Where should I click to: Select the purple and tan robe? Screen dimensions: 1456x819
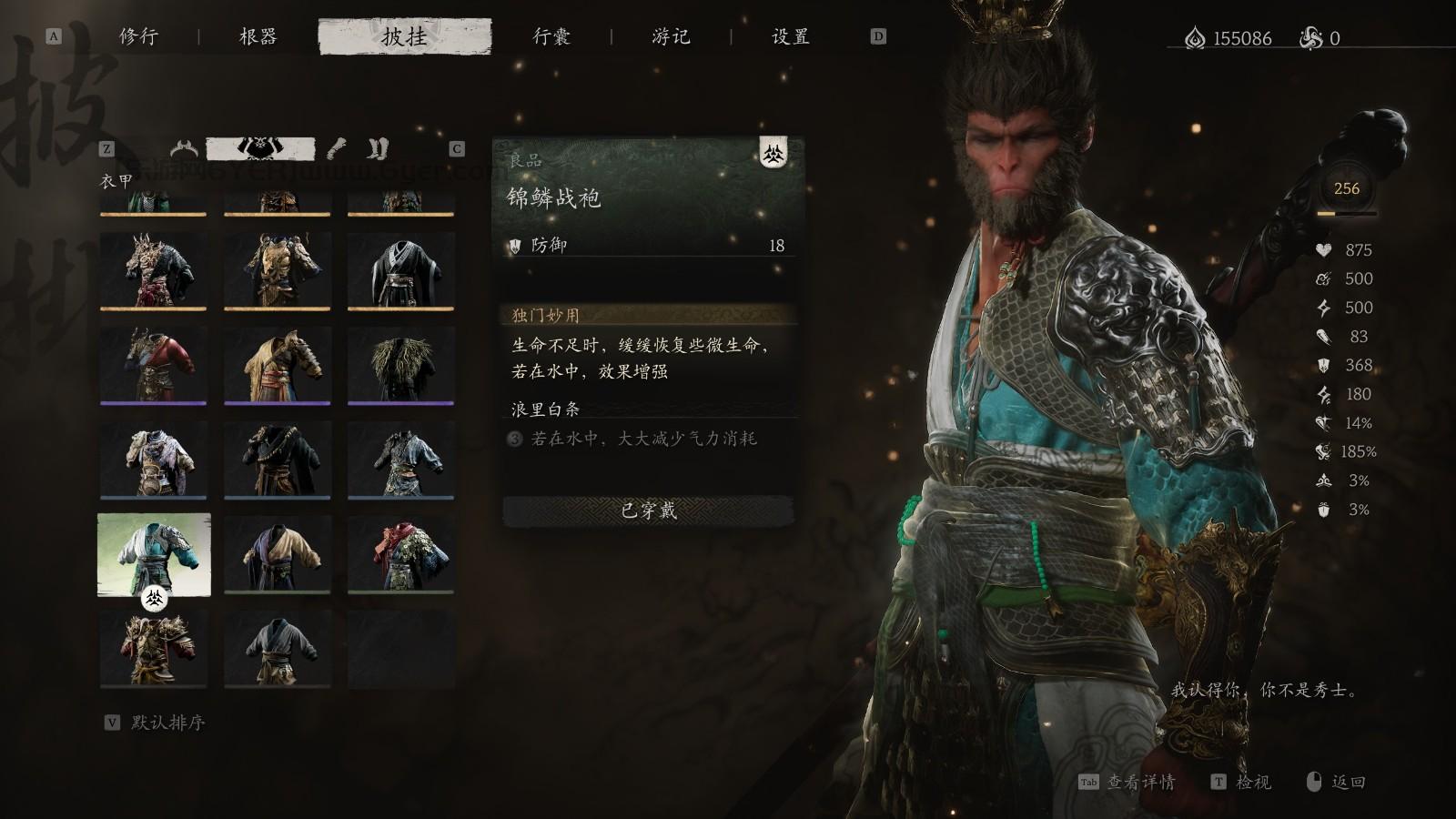click(x=277, y=554)
